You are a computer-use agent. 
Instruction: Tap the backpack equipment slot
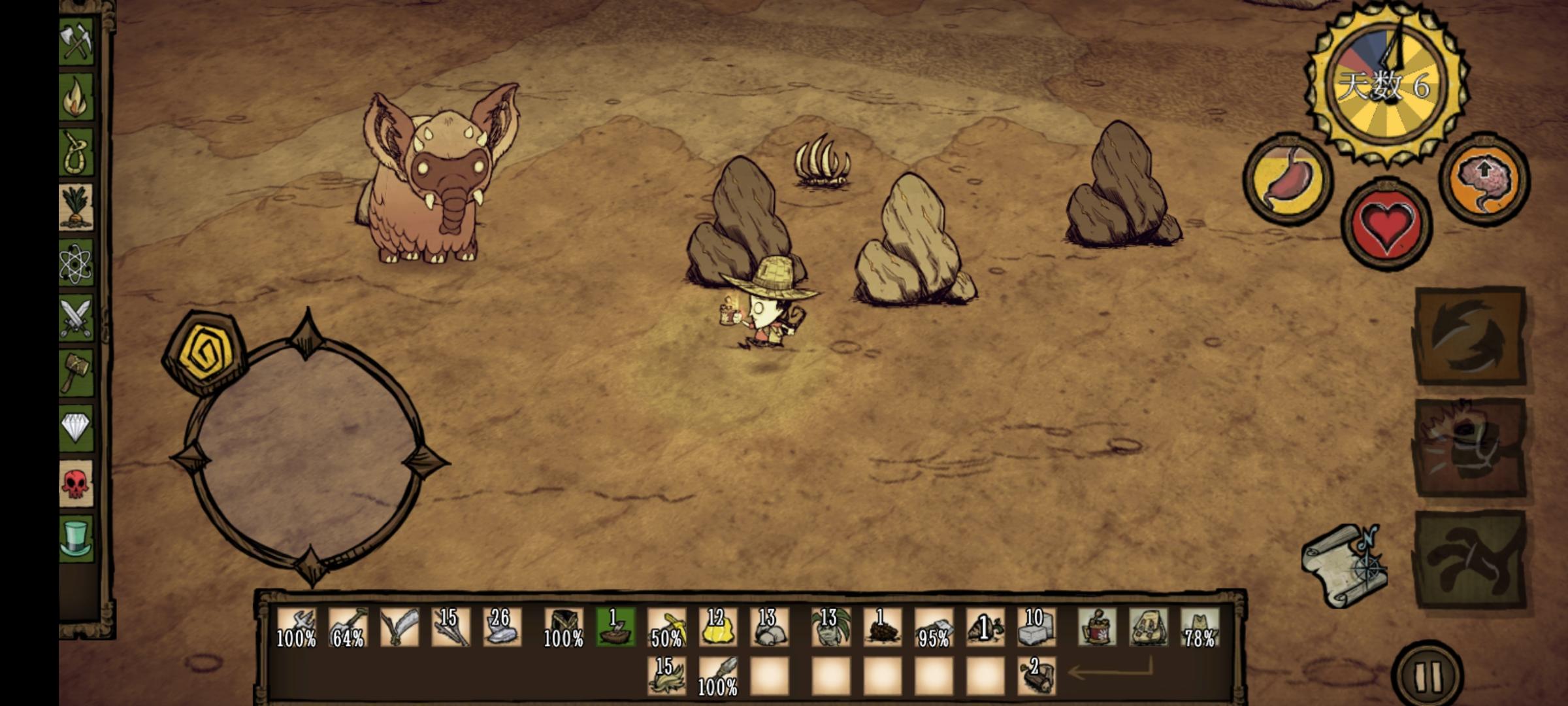(1149, 628)
